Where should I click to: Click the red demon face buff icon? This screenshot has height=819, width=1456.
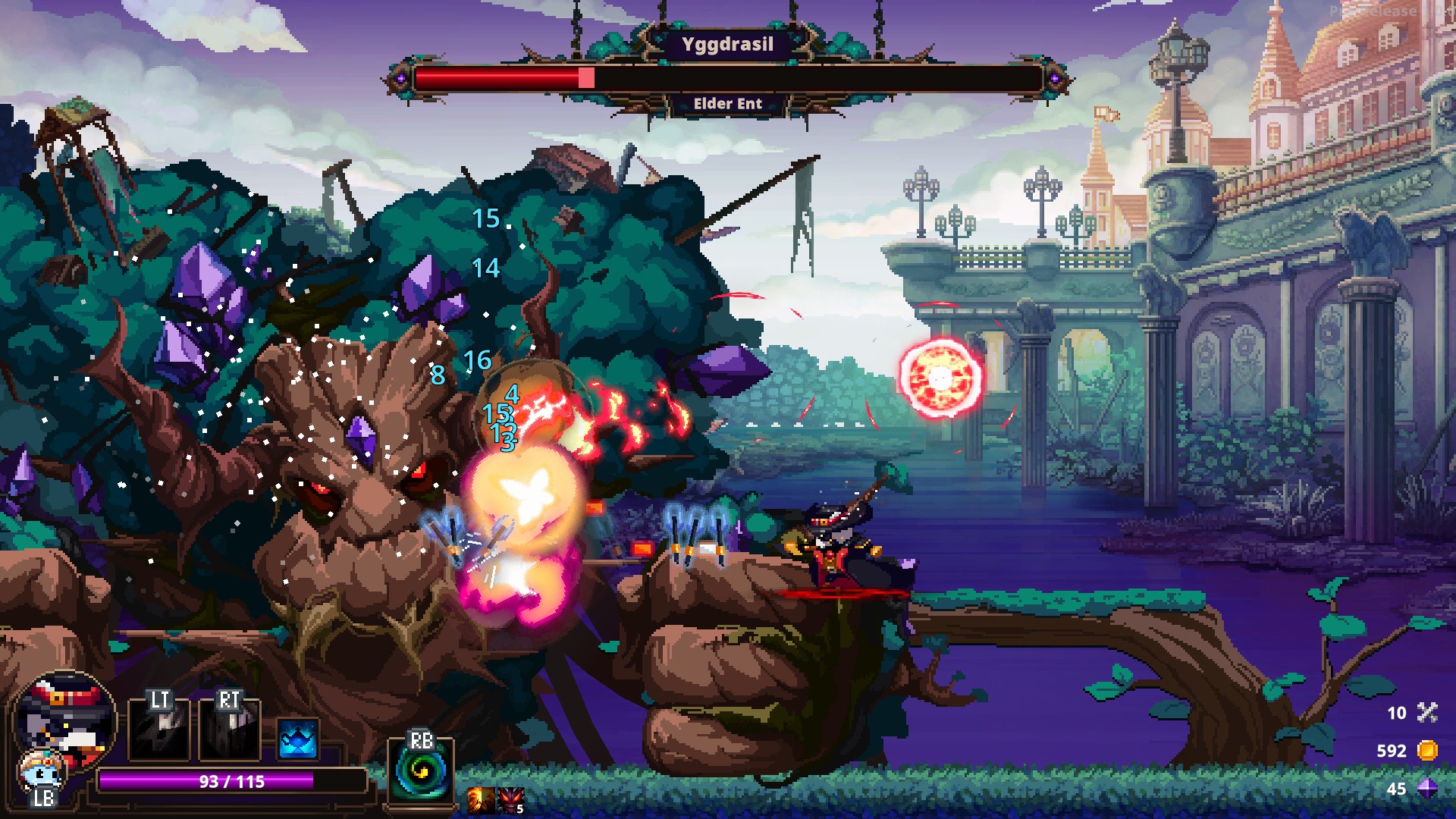click(510, 799)
